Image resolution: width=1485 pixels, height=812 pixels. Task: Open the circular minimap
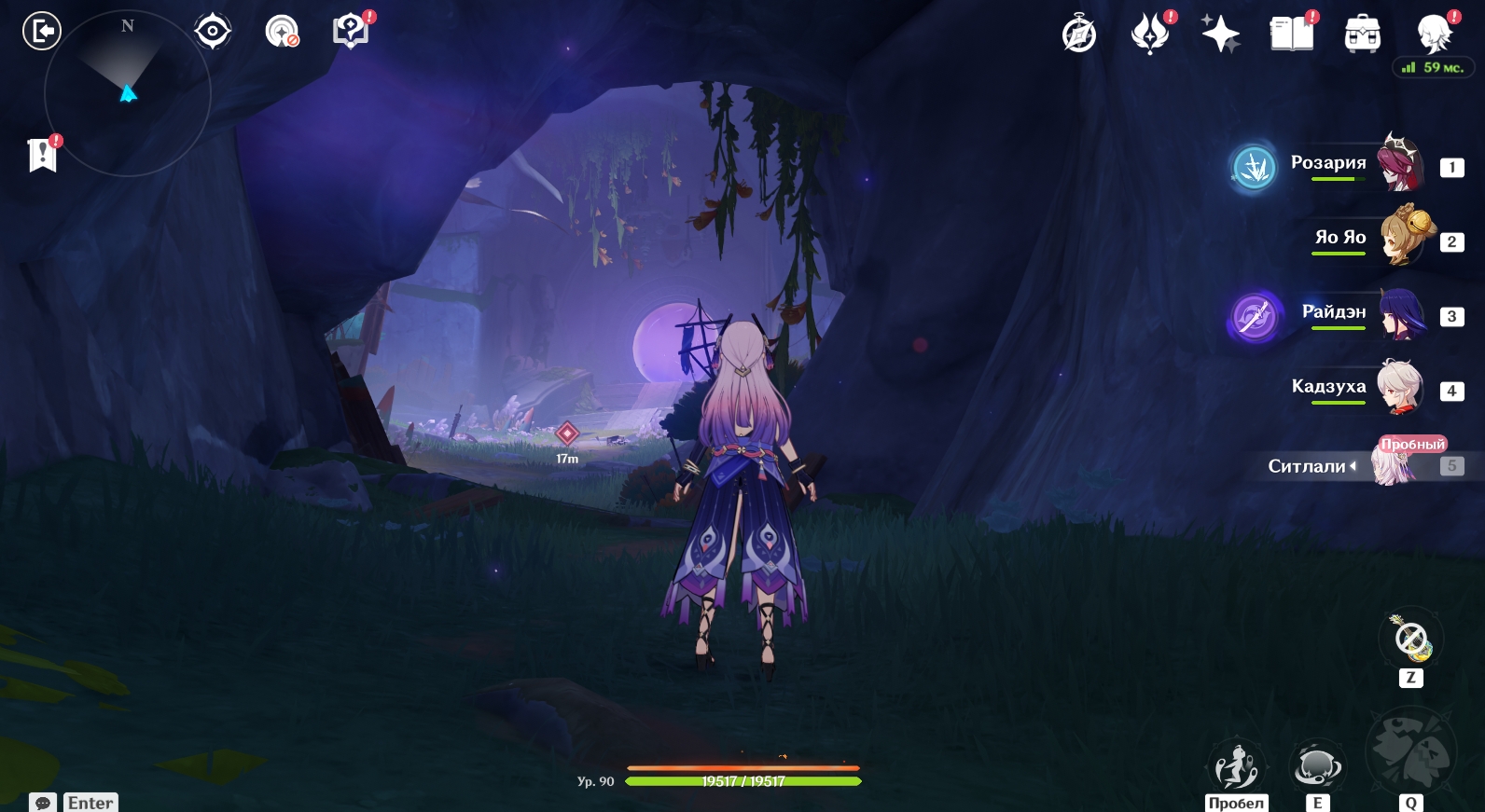coord(128,93)
